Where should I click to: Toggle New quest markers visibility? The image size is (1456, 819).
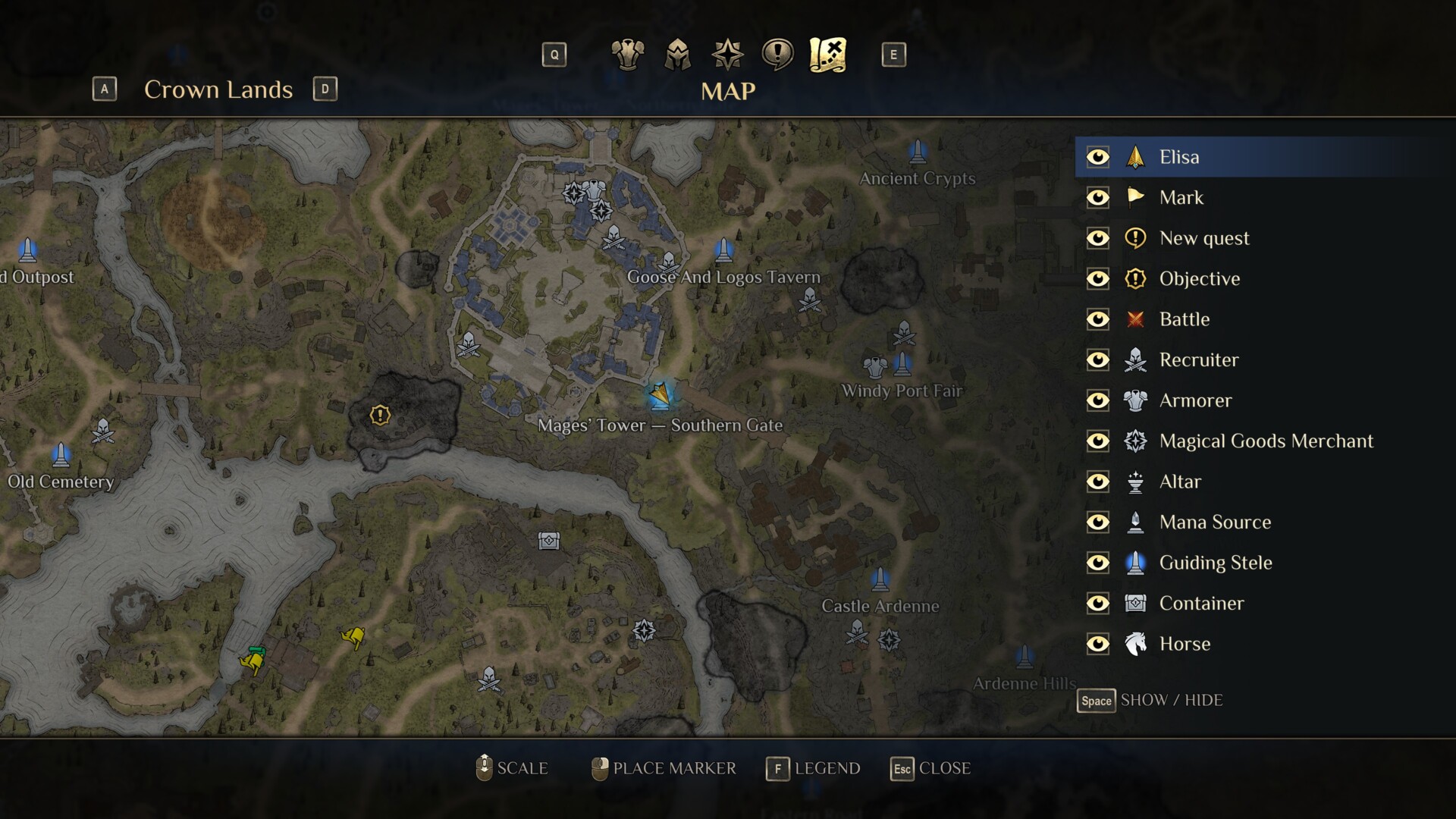(1097, 238)
